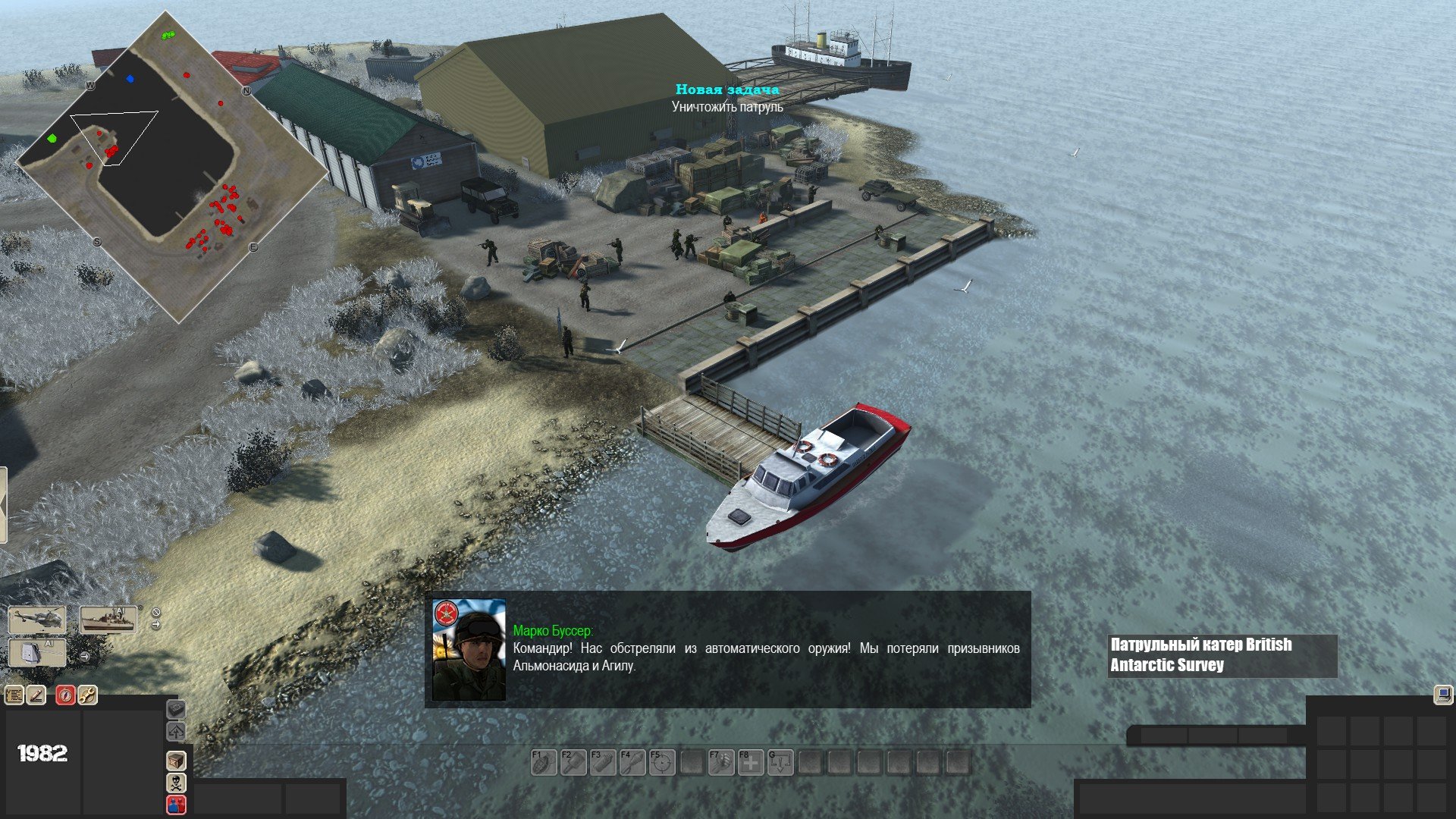Select the gun turret reinforcement card

(x=37, y=653)
